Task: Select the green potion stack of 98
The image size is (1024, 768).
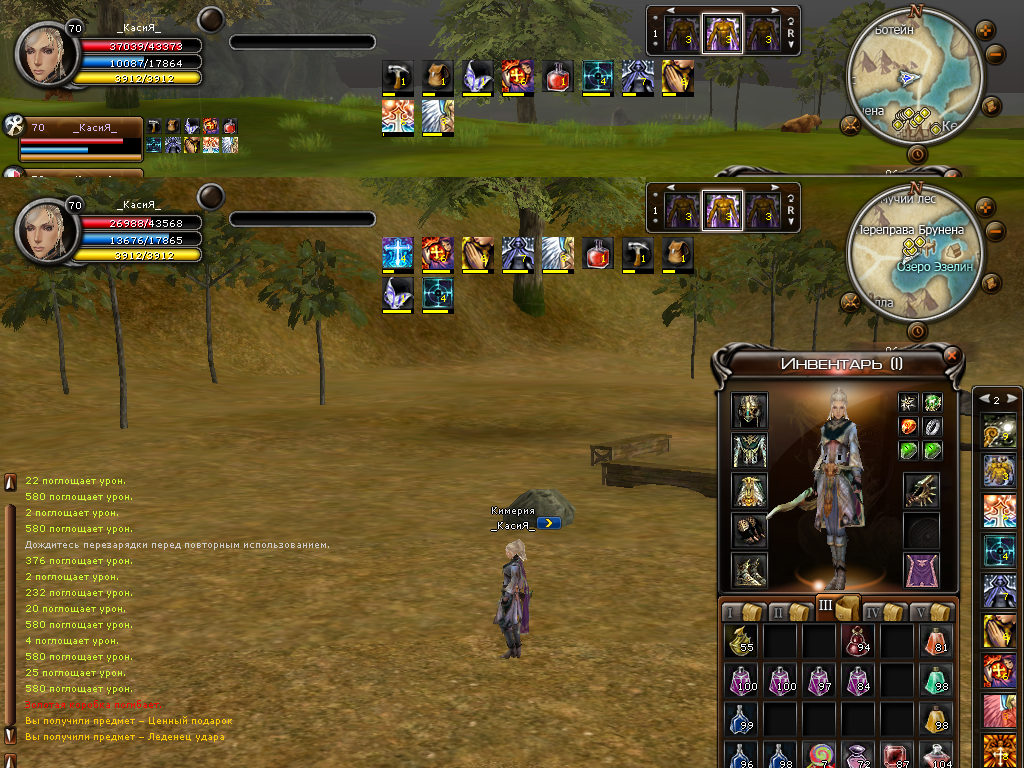Action: pos(935,681)
